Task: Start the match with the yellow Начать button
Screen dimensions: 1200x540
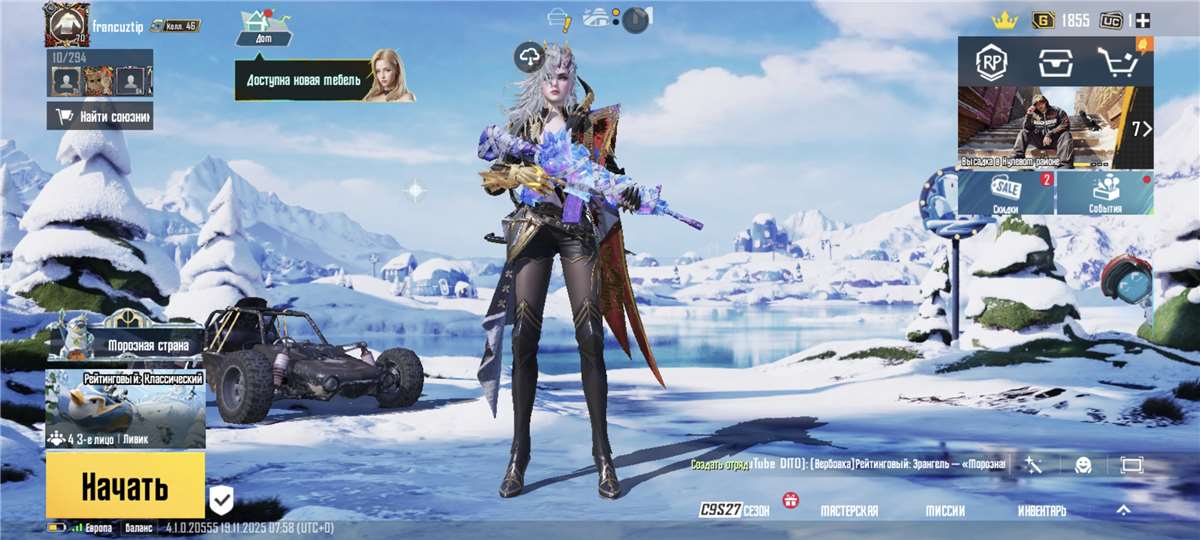Action: 125,487
